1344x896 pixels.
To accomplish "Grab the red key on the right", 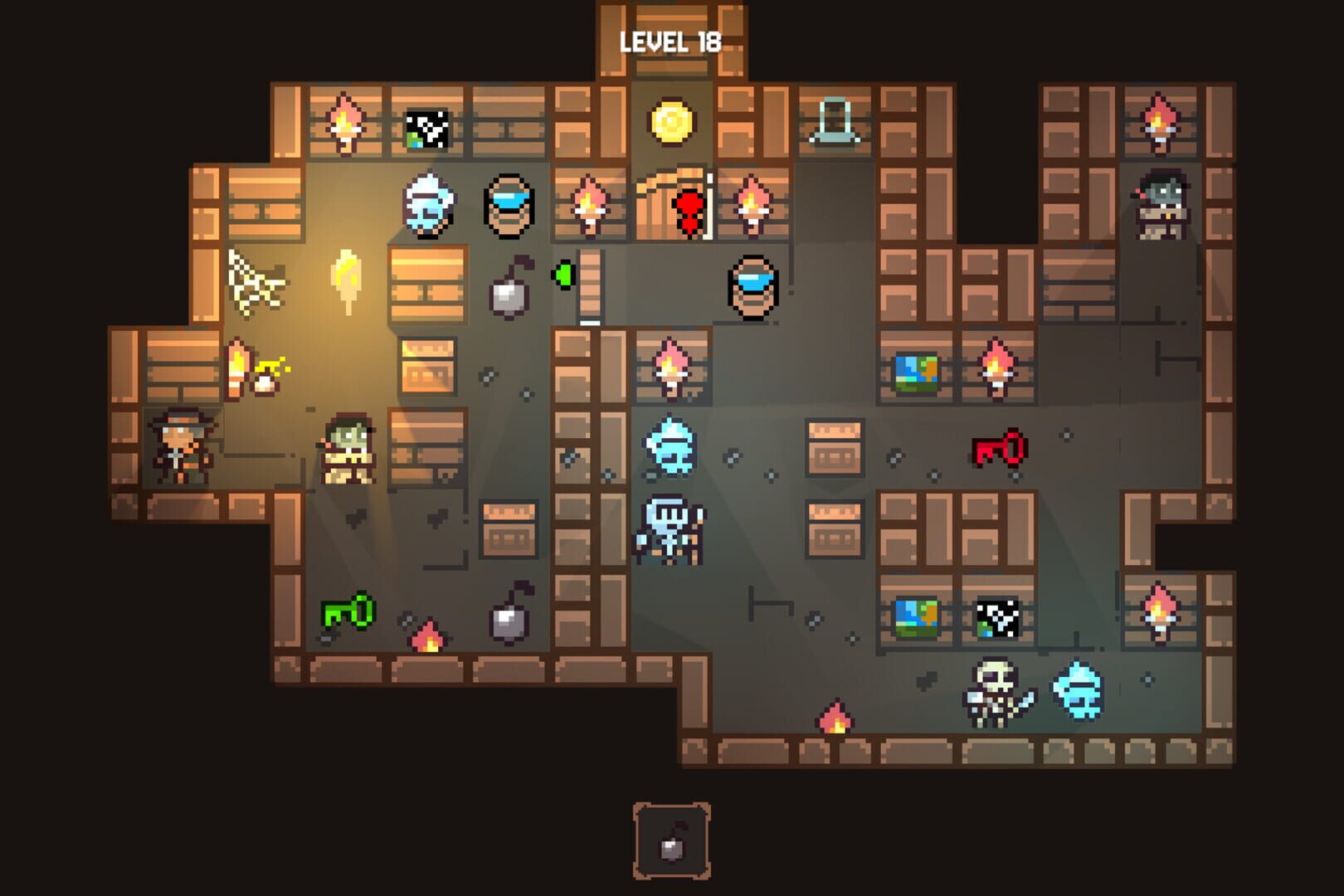I will (x=1000, y=448).
